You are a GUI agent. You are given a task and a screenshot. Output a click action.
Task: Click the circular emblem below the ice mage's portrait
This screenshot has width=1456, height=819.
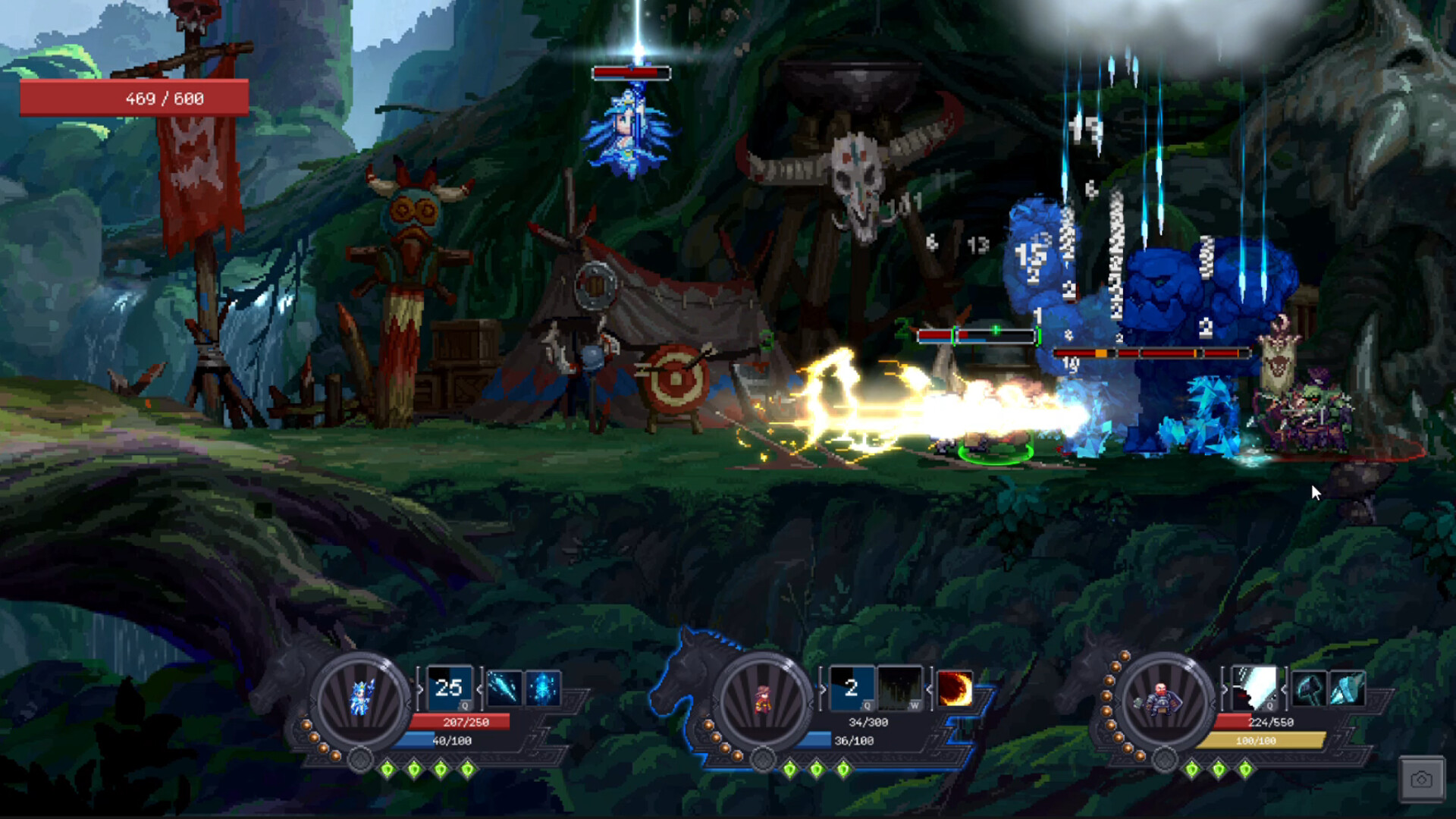click(360, 761)
